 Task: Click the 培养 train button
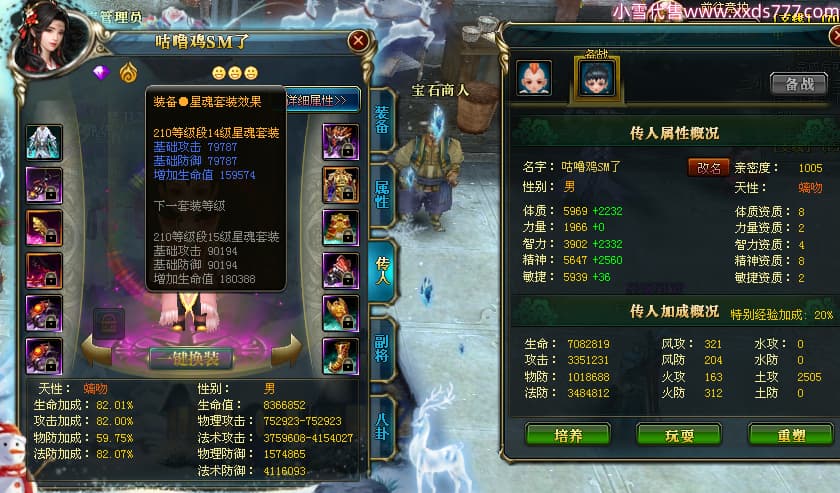click(x=568, y=434)
